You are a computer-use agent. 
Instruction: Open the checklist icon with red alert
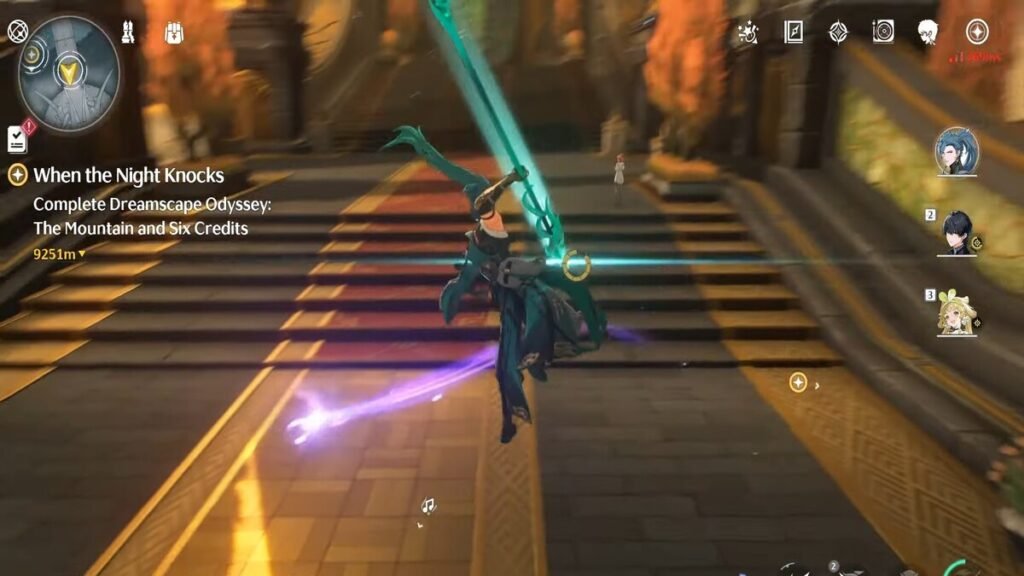[17, 138]
